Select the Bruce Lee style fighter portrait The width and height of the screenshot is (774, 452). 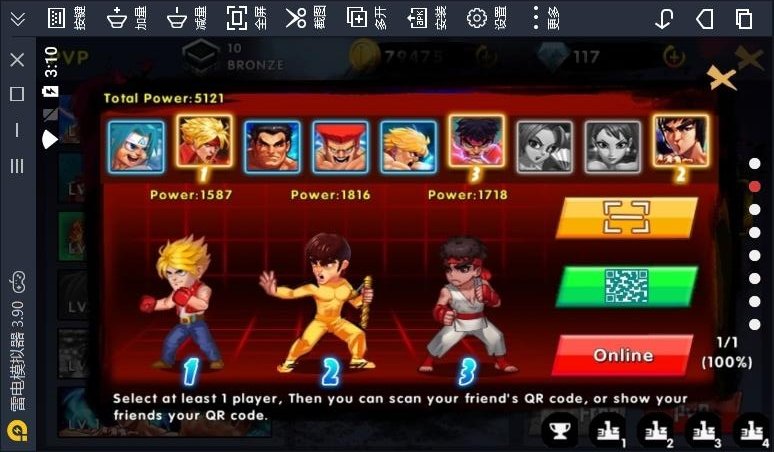click(680, 141)
